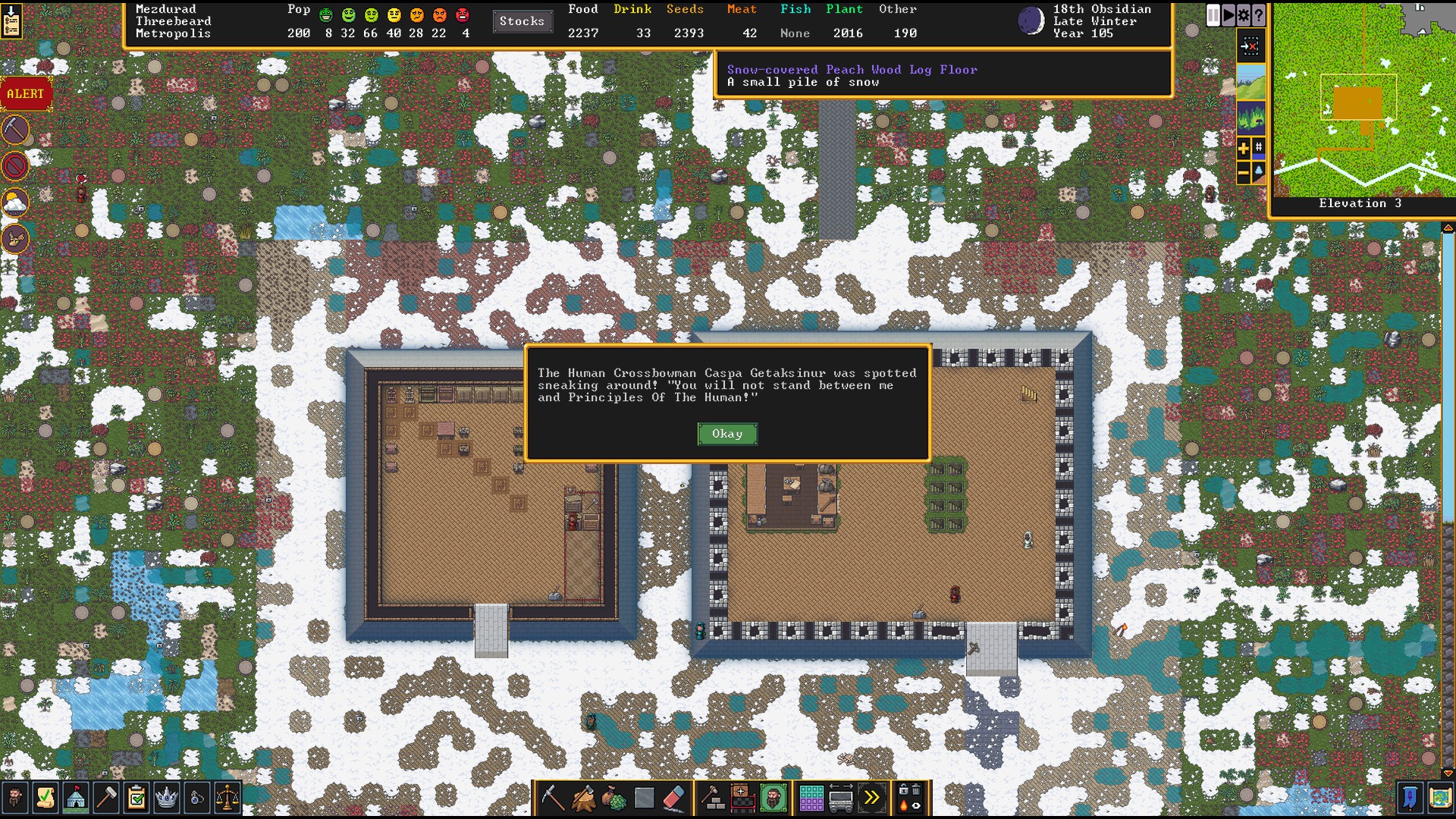Open the weather notification icon
Screen dimensions: 1456x819
click(15, 202)
